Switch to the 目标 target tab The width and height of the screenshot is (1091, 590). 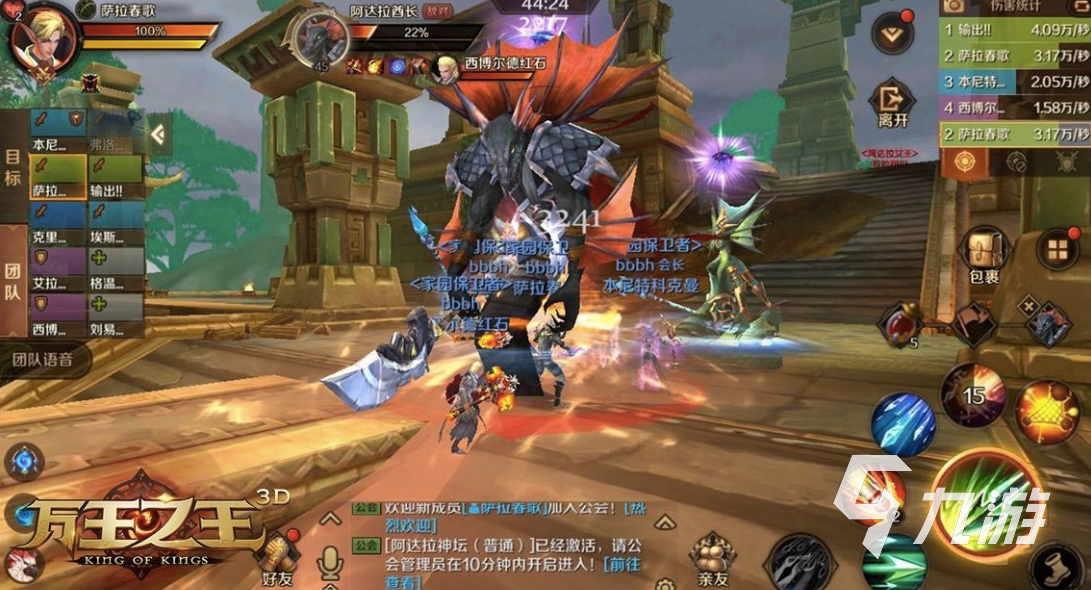click(x=13, y=170)
